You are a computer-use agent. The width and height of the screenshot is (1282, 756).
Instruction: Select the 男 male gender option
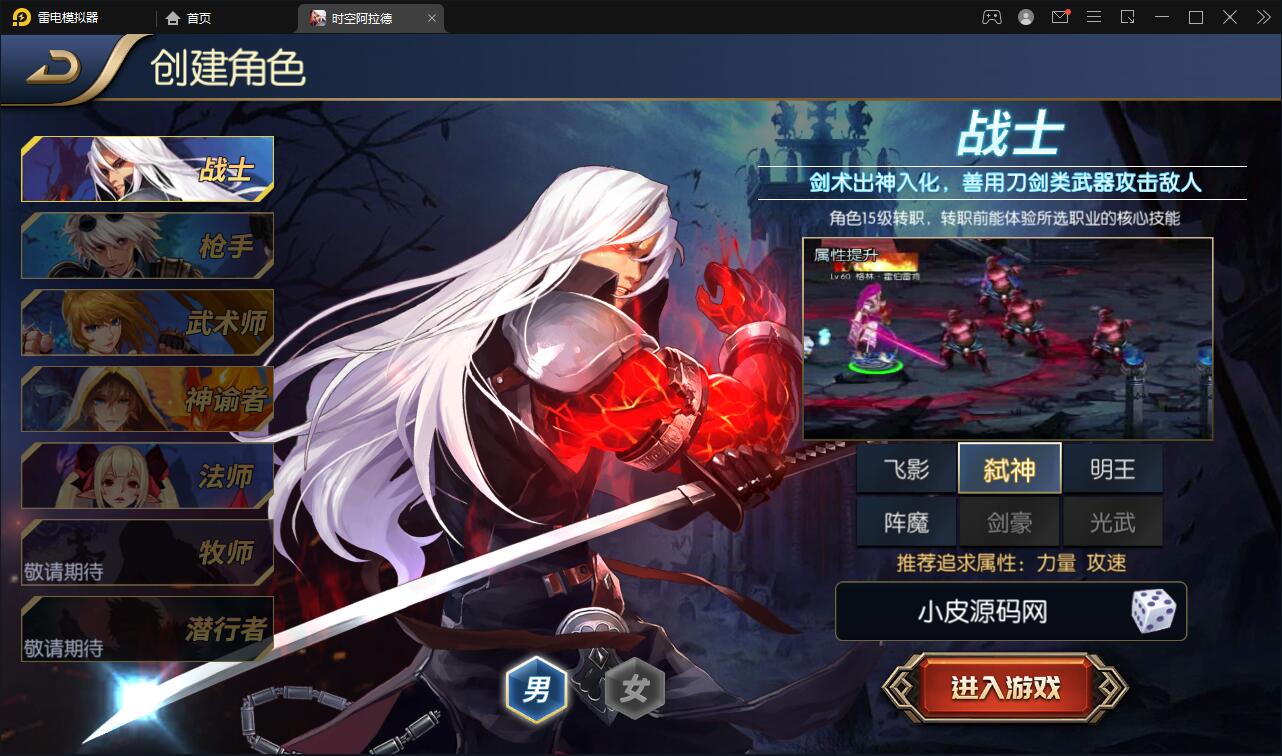click(538, 687)
